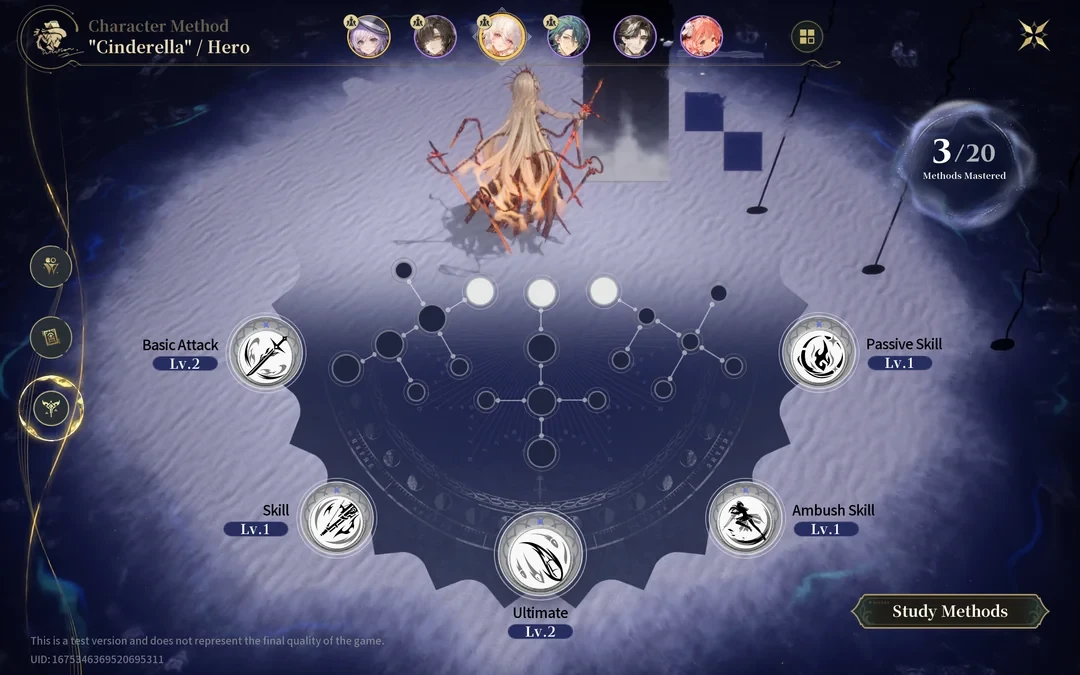This screenshot has height=675, width=1080.
Task: Select the Ultimate skill icon
Action: 540,555
